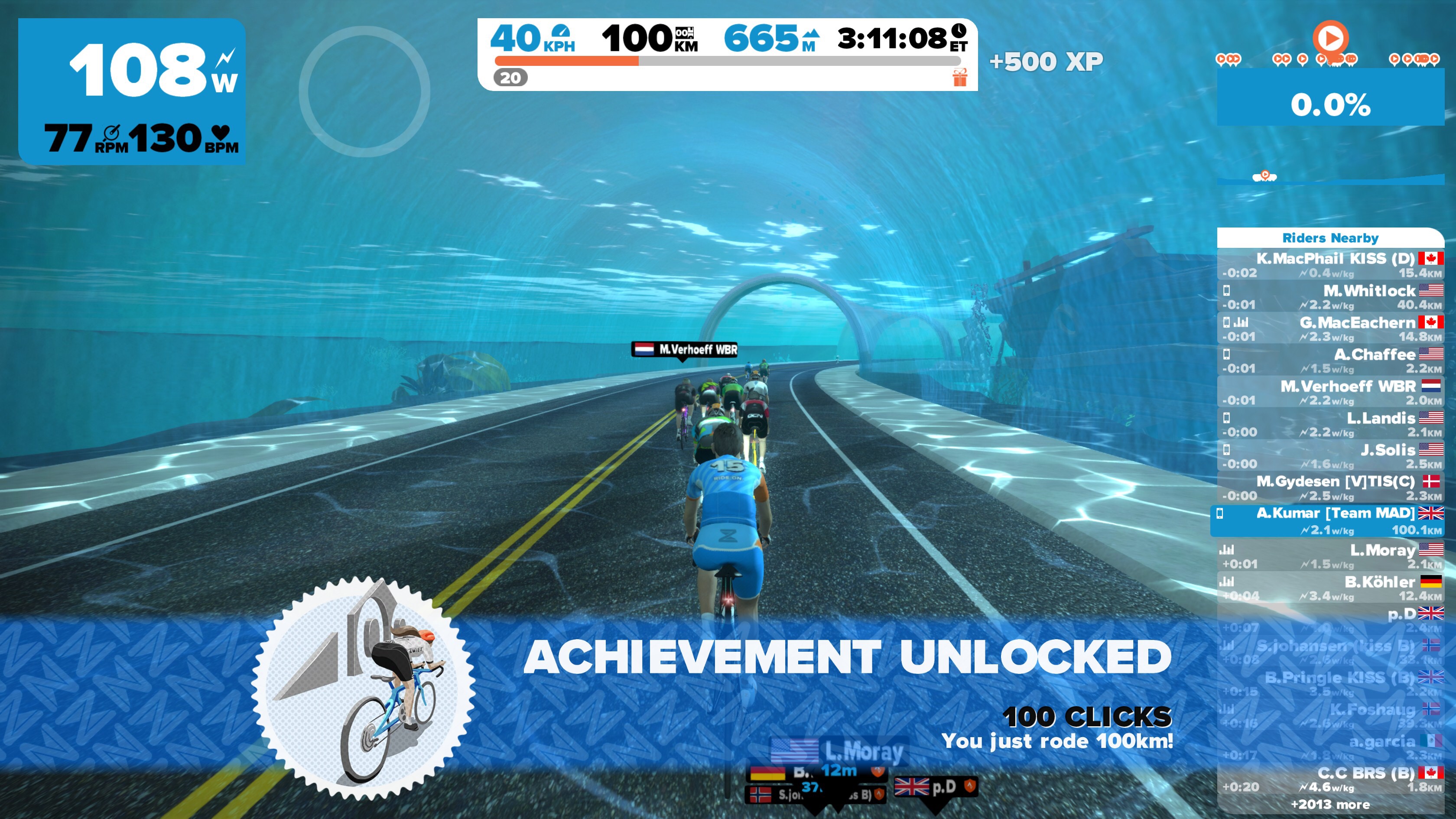Image resolution: width=1456 pixels, height=819 pixels.
Task: Click the highlighted A.Kumar [Team MAD] row
Action: (1328, 520)
